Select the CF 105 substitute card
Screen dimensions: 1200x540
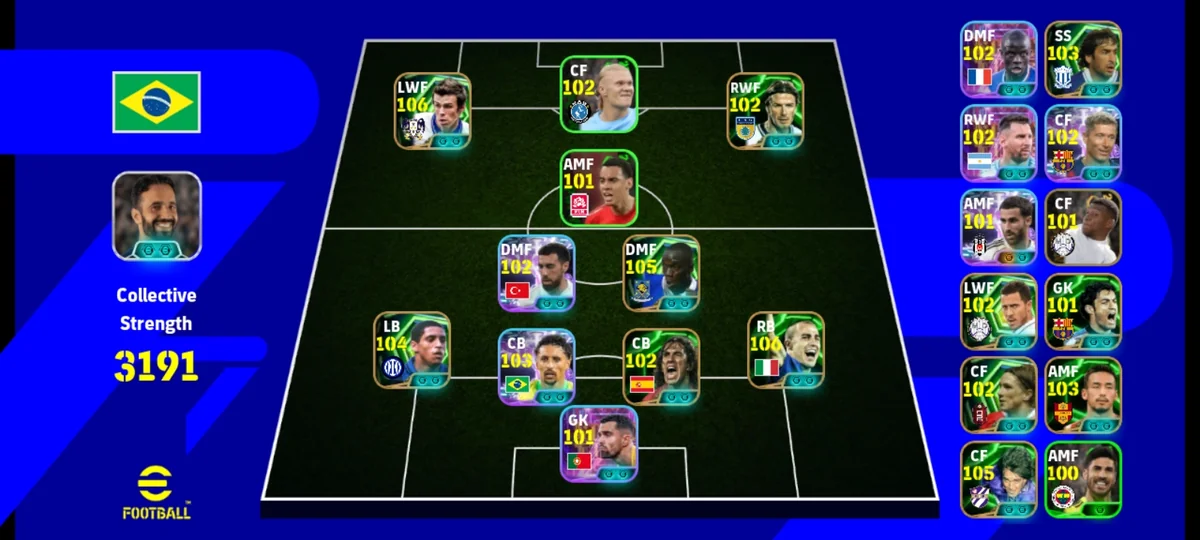point(998,479)
